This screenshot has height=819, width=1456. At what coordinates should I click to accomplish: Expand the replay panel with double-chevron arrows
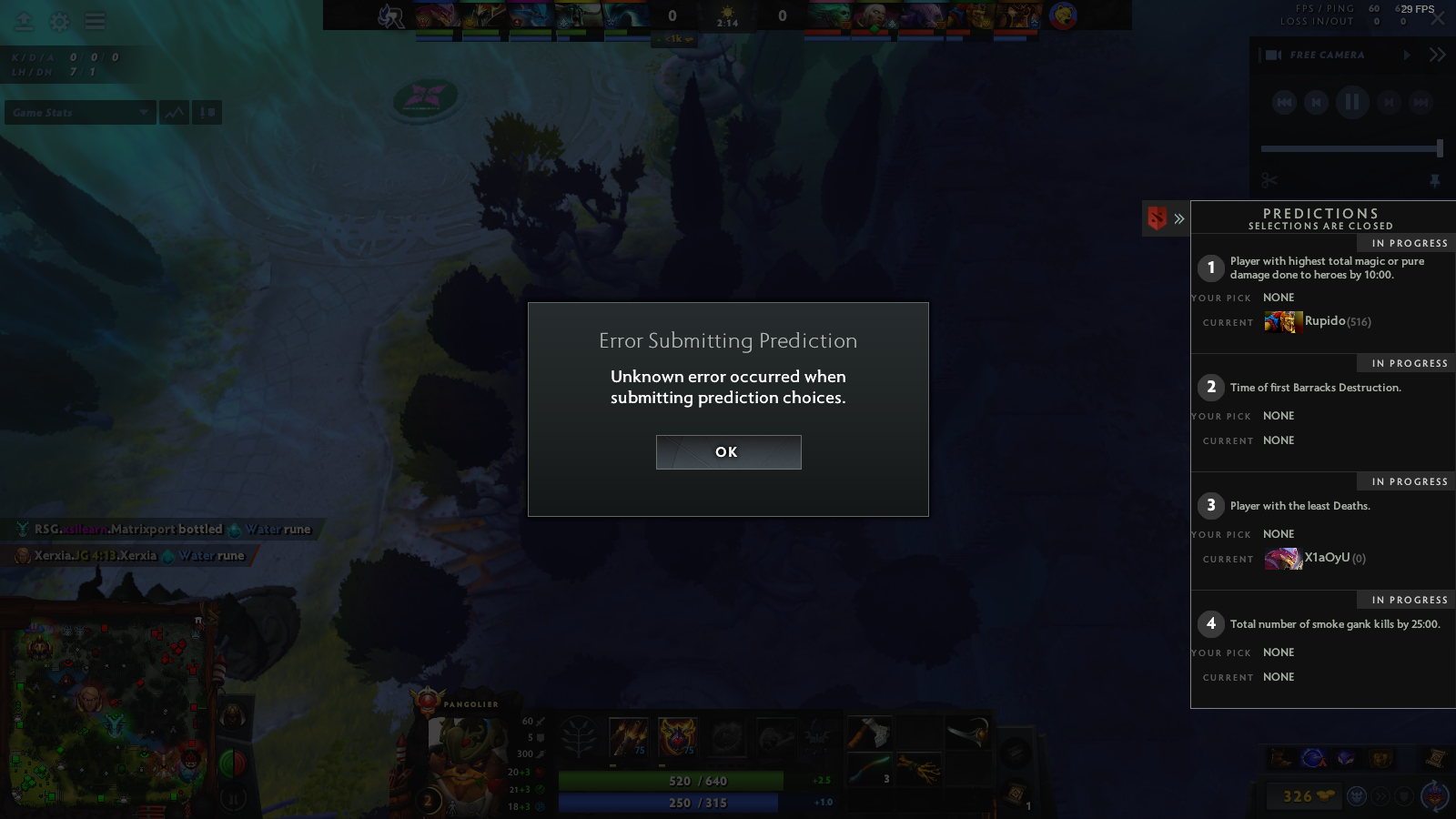click(1438, 54)
